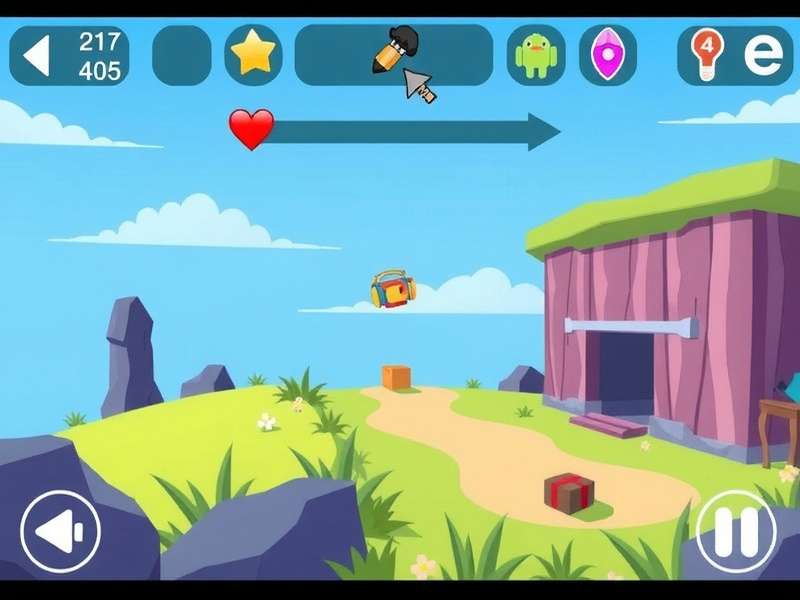Open the pink location pin button
Screen dimensions: 800x600
[607, 55]
